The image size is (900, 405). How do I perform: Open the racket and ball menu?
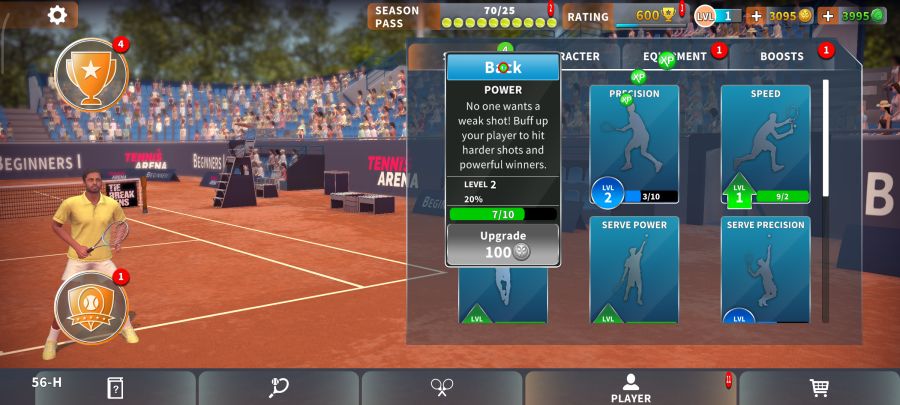(x=279, y=388)
